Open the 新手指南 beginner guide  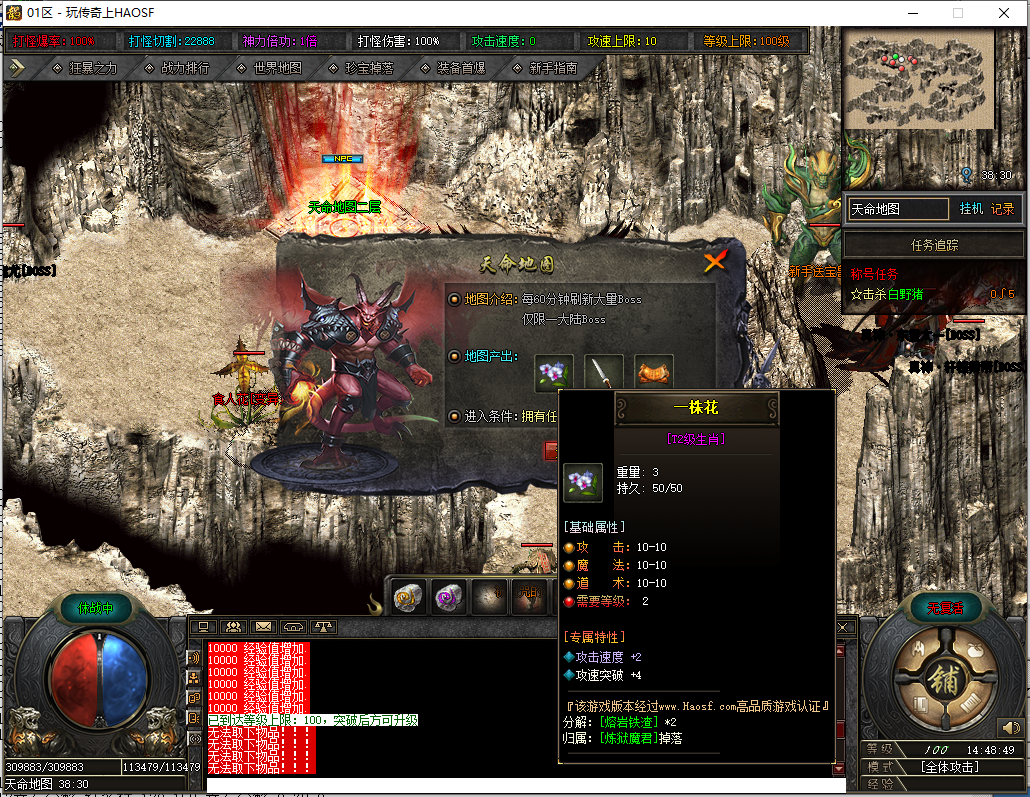click(544, 68)
